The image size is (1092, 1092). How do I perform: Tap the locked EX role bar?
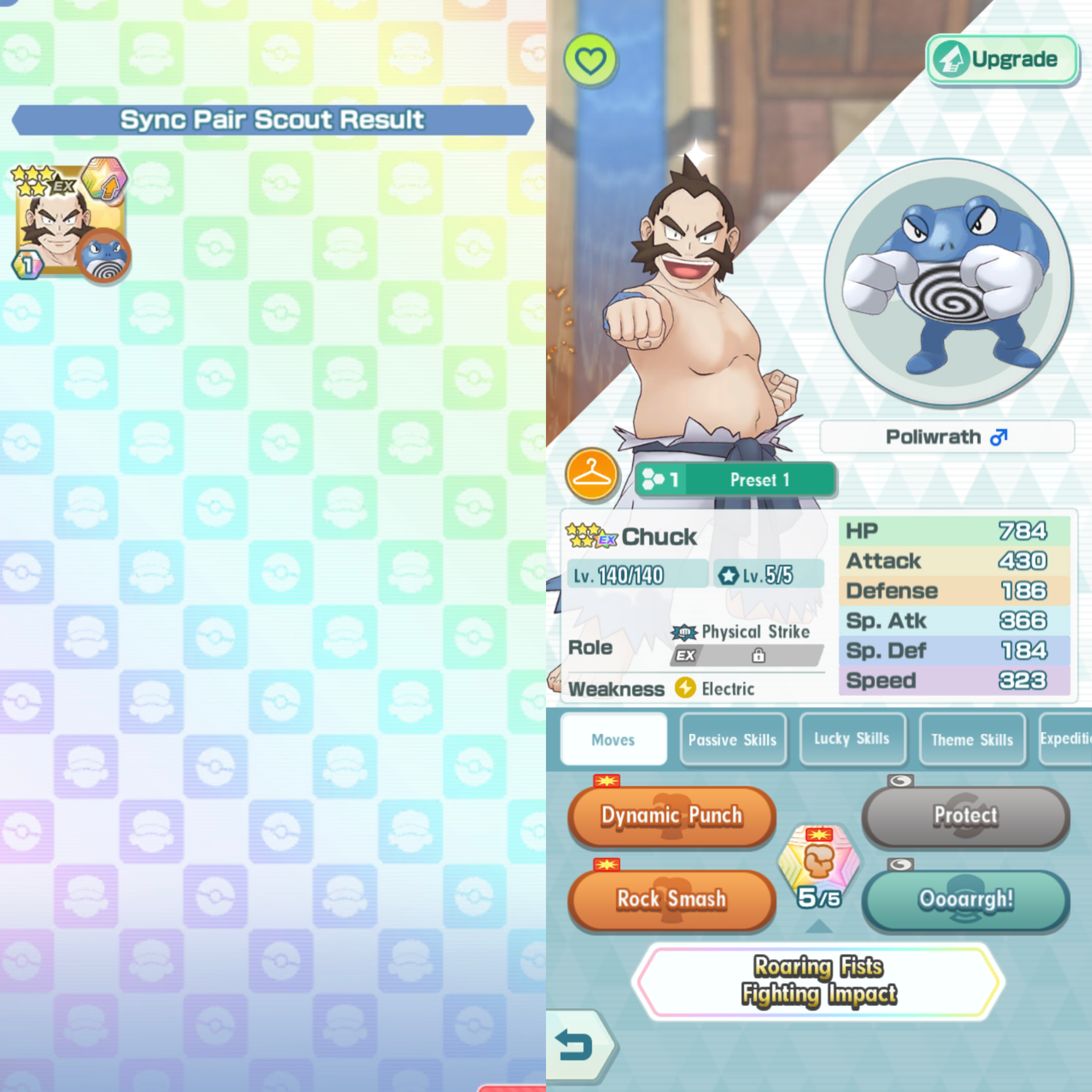[x=747, y=656]
